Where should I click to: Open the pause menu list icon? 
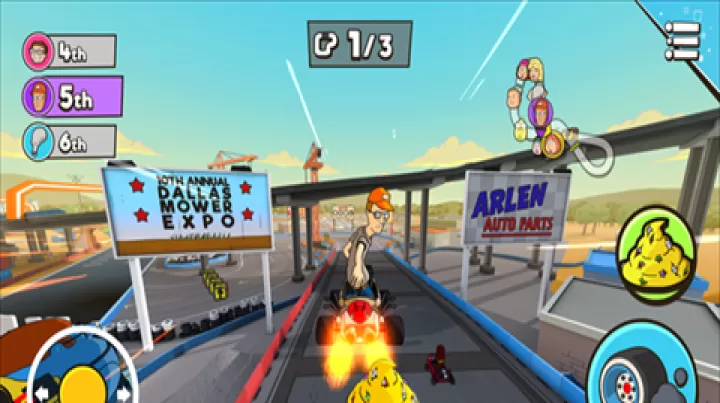point(683,41)
